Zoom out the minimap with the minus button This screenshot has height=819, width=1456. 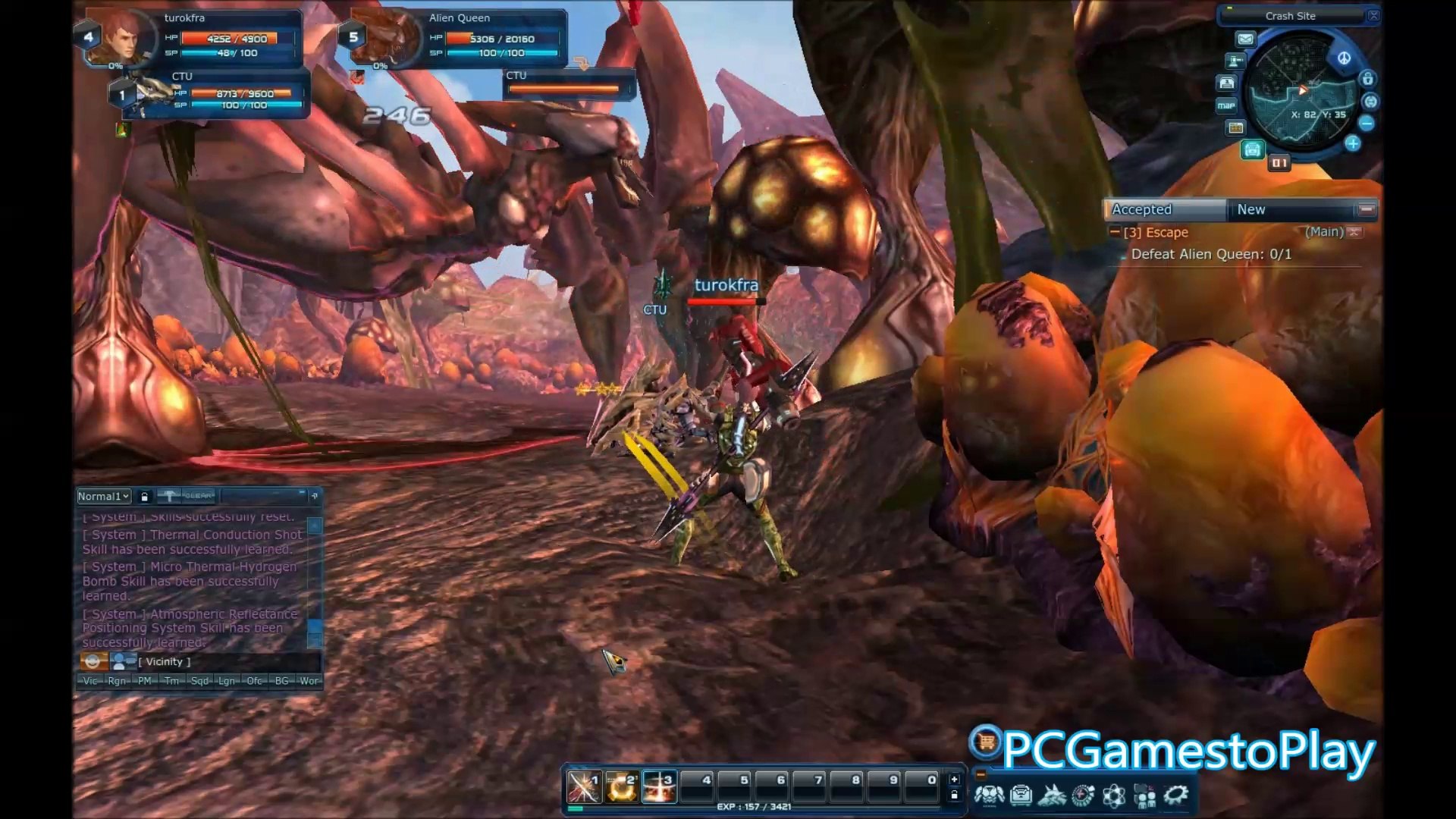click(x=1367, y=123)
